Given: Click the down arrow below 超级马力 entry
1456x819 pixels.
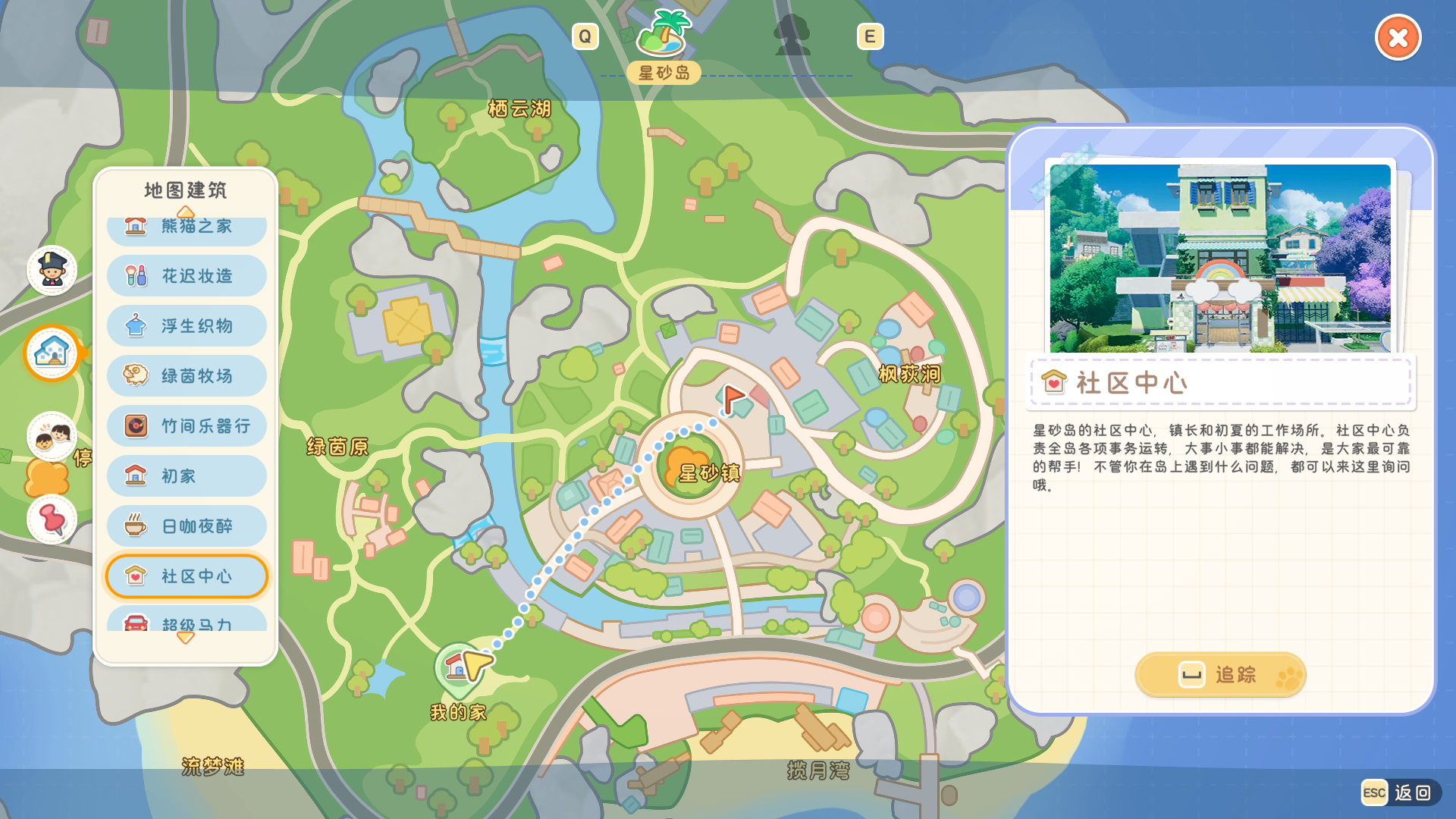Looking at the screenshot, I should click(185, 639).
